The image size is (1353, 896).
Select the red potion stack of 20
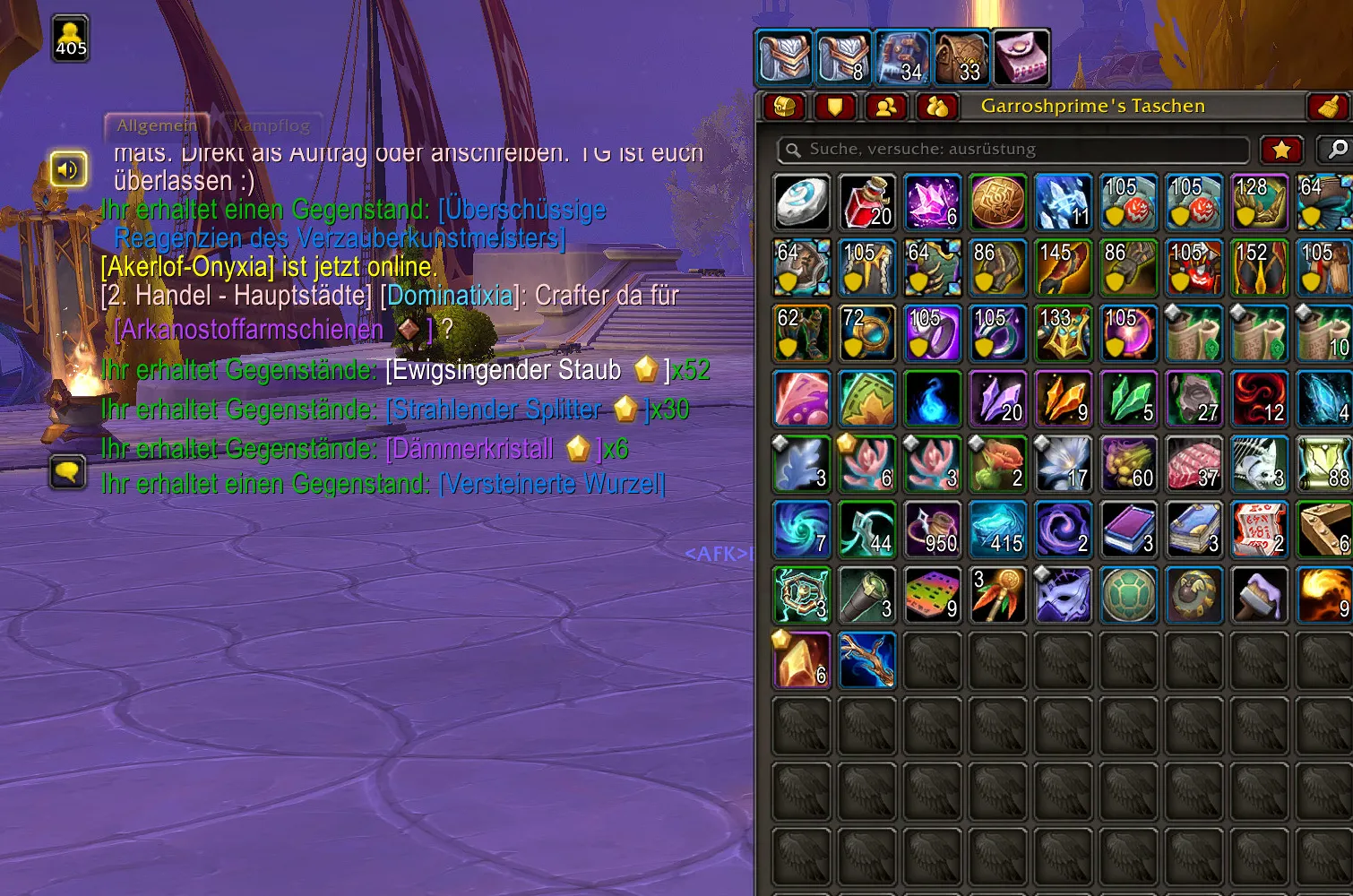click(x=866, y=202)
